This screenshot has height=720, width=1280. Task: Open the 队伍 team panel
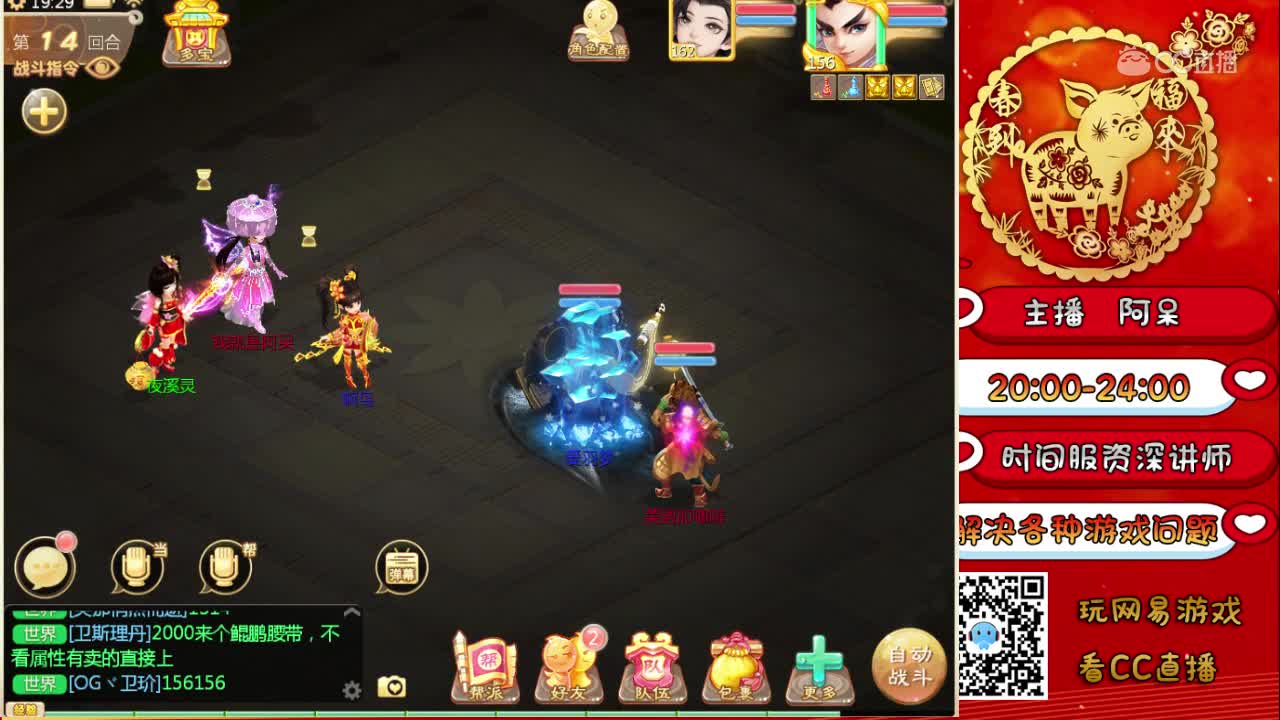(x=652, y=660)
